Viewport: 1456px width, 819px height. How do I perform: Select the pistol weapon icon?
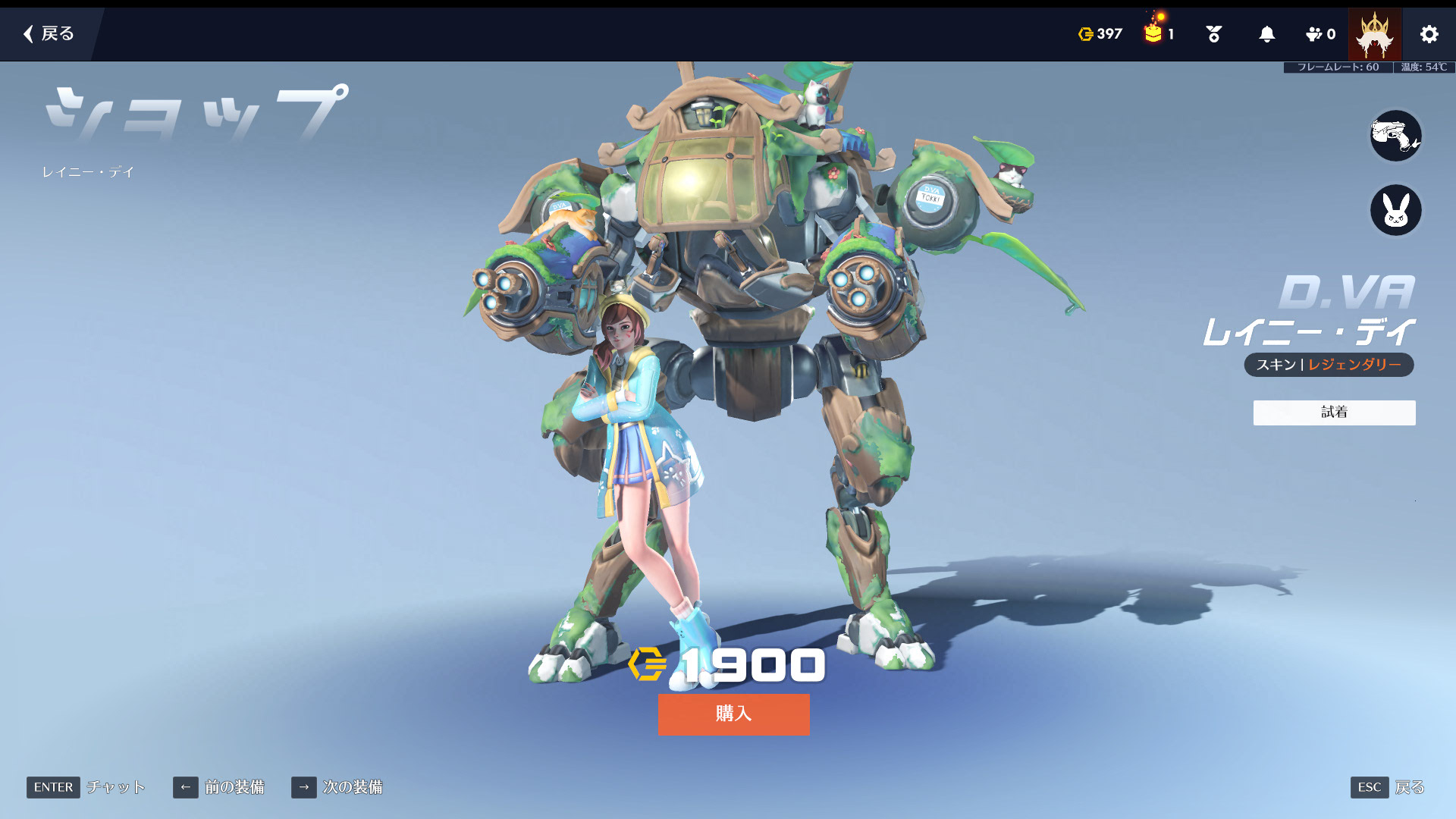1395,136
